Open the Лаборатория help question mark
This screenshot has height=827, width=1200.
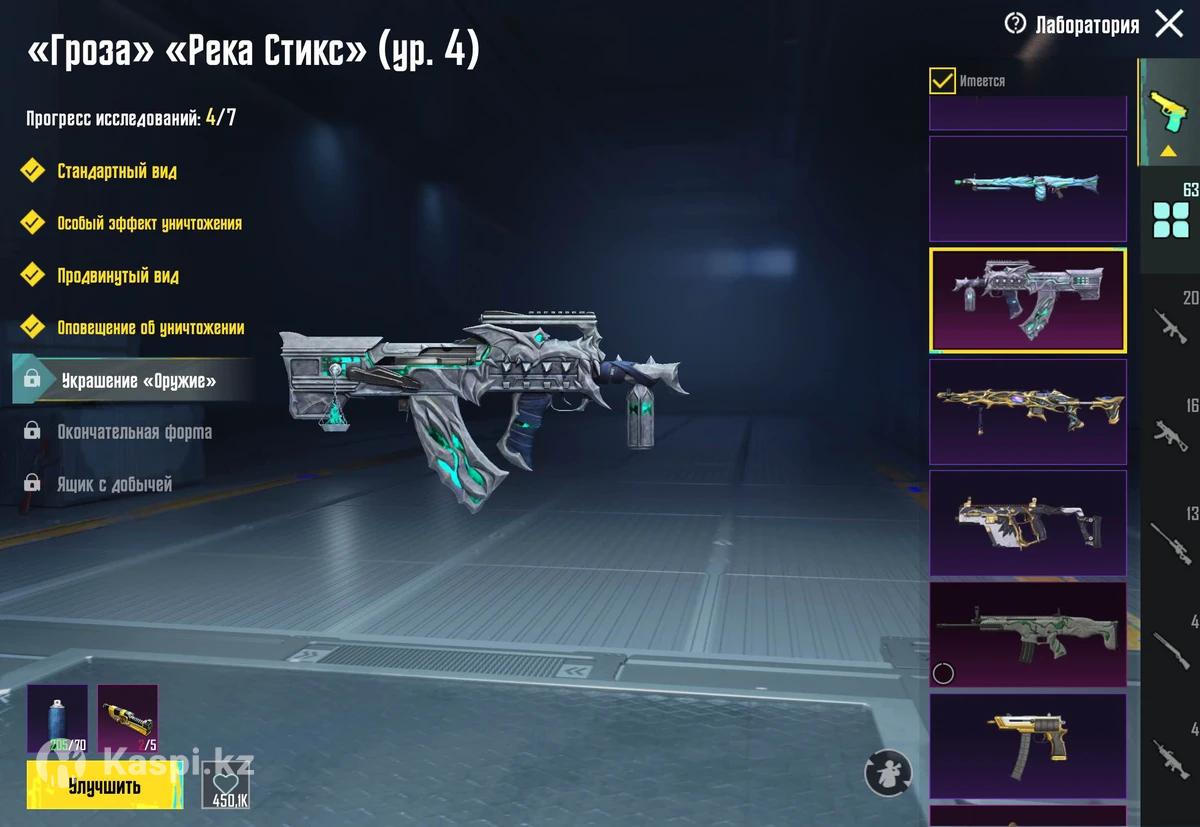click(x=1016, y=24)
